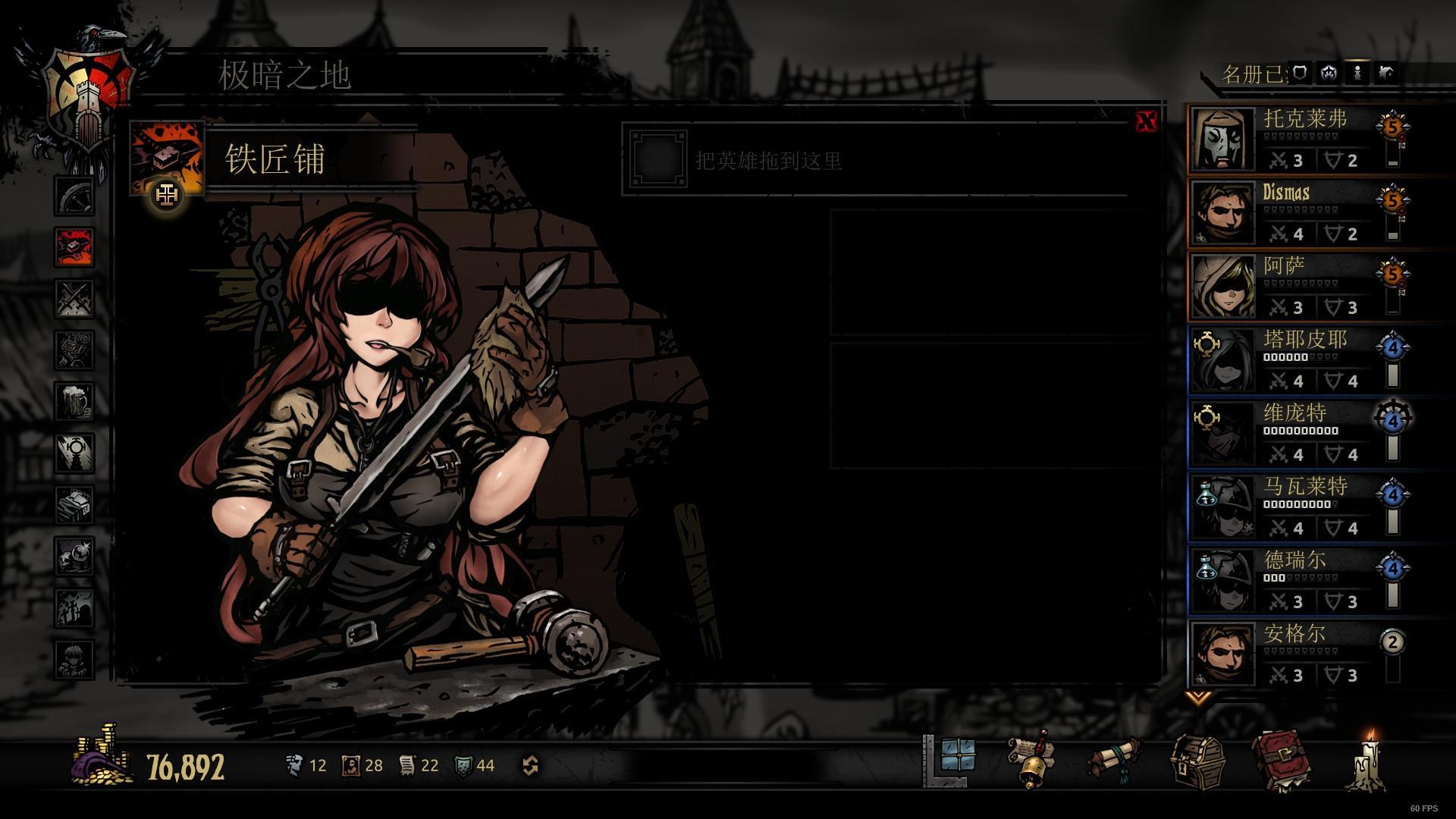This screenshot has width=1456, height=819.
Task: Sort roster using the shield icon
Action: tap(1300, 73)
